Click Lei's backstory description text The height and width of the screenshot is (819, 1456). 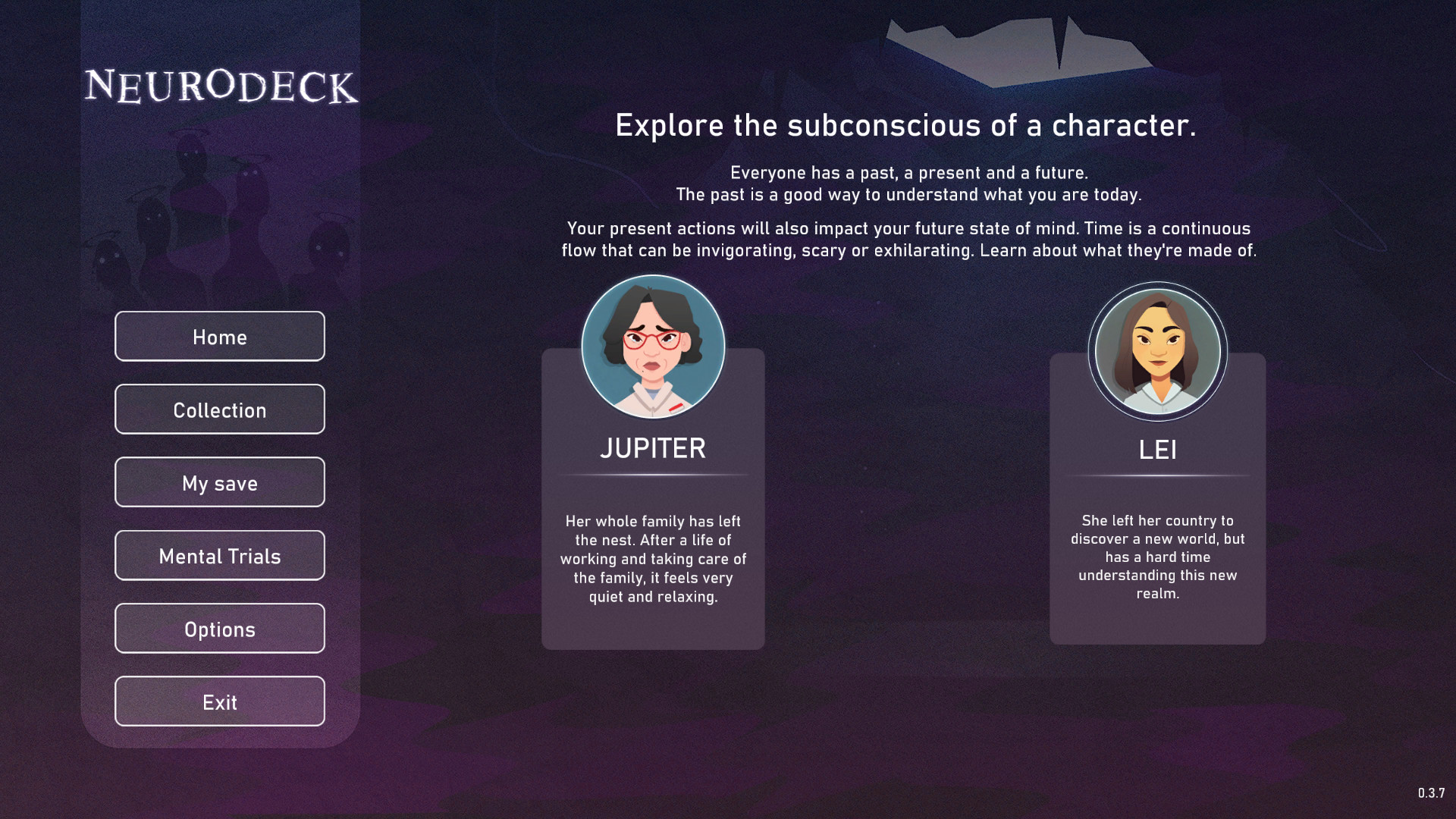tap(1157, 557)
